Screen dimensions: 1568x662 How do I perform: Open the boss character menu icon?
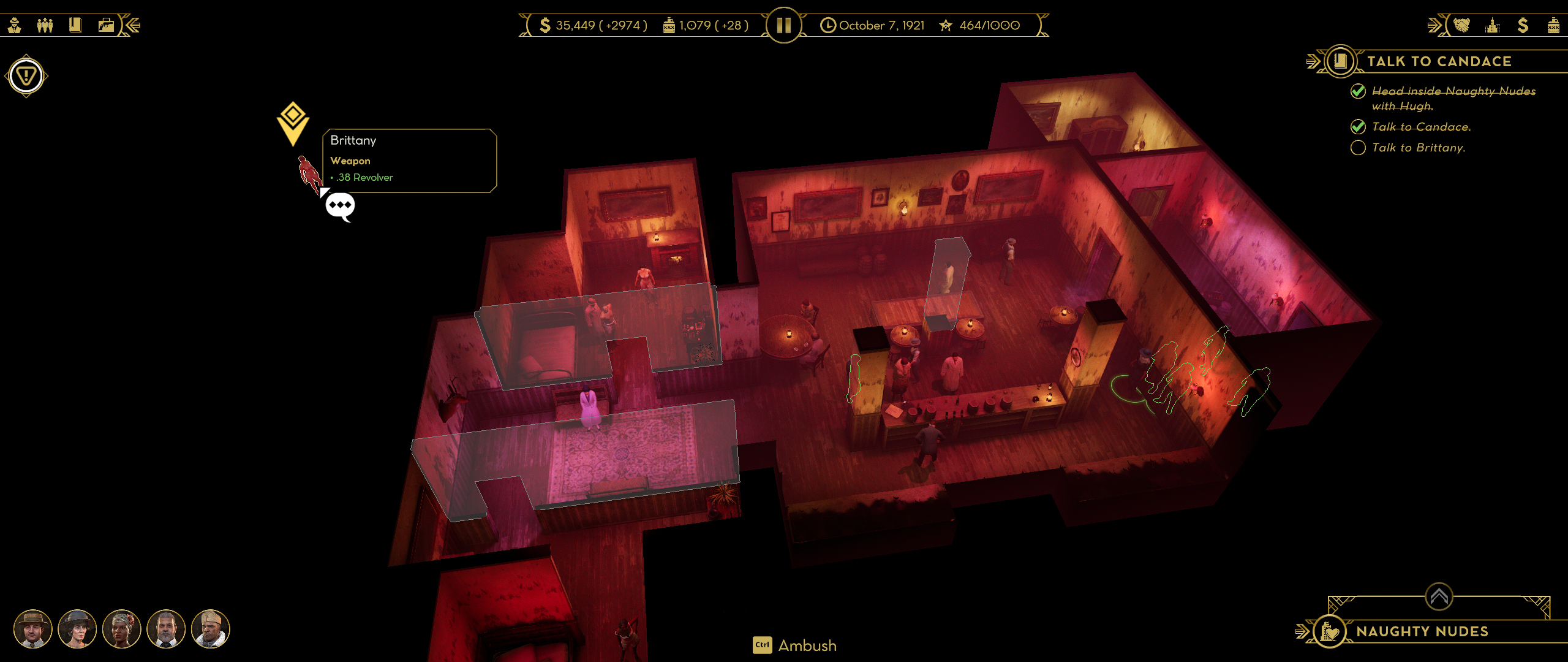(x=15, y=25)
